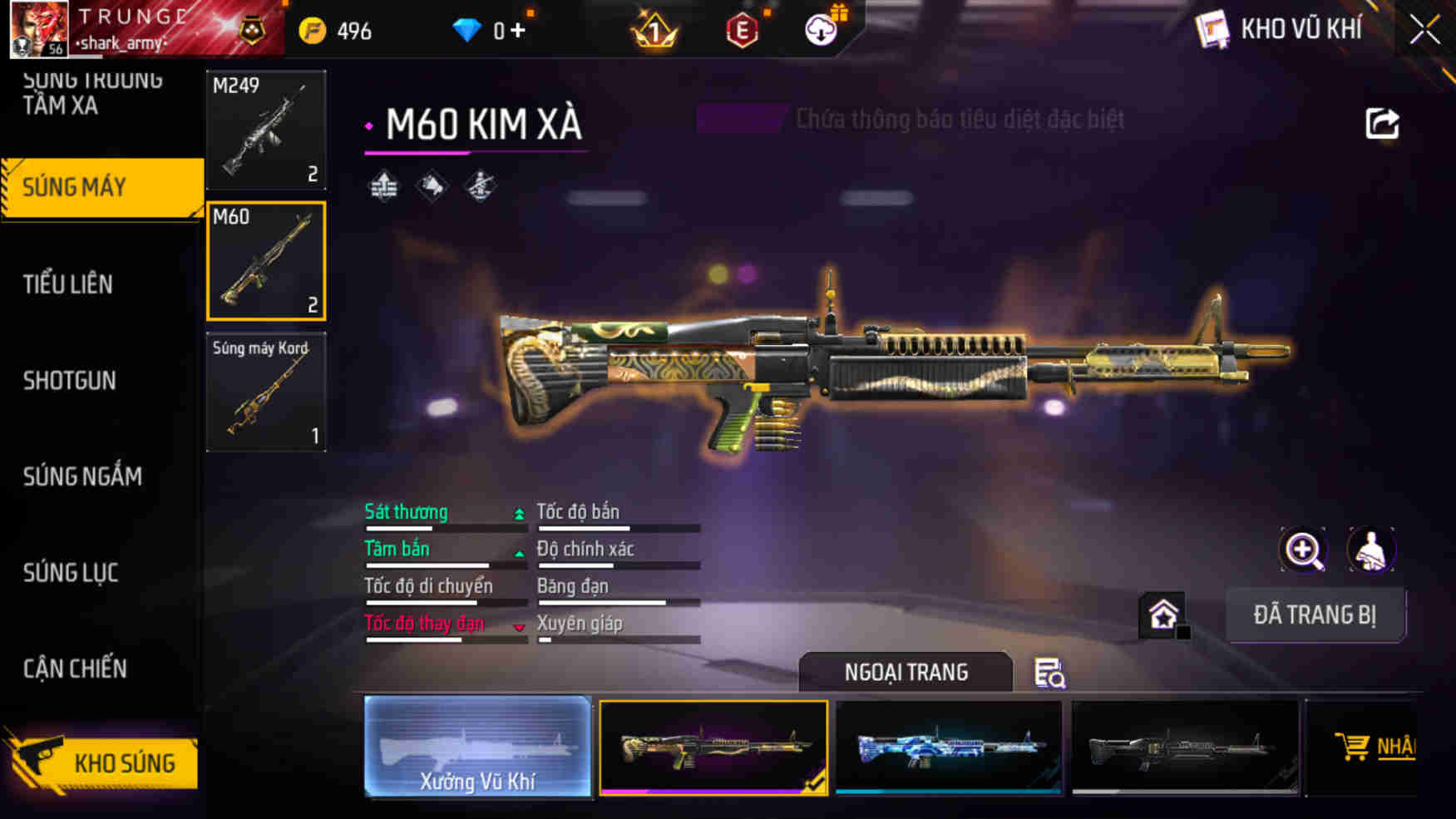
Task: Switch to the NGOẠI TRANG tab
Action: pos(906,672)
